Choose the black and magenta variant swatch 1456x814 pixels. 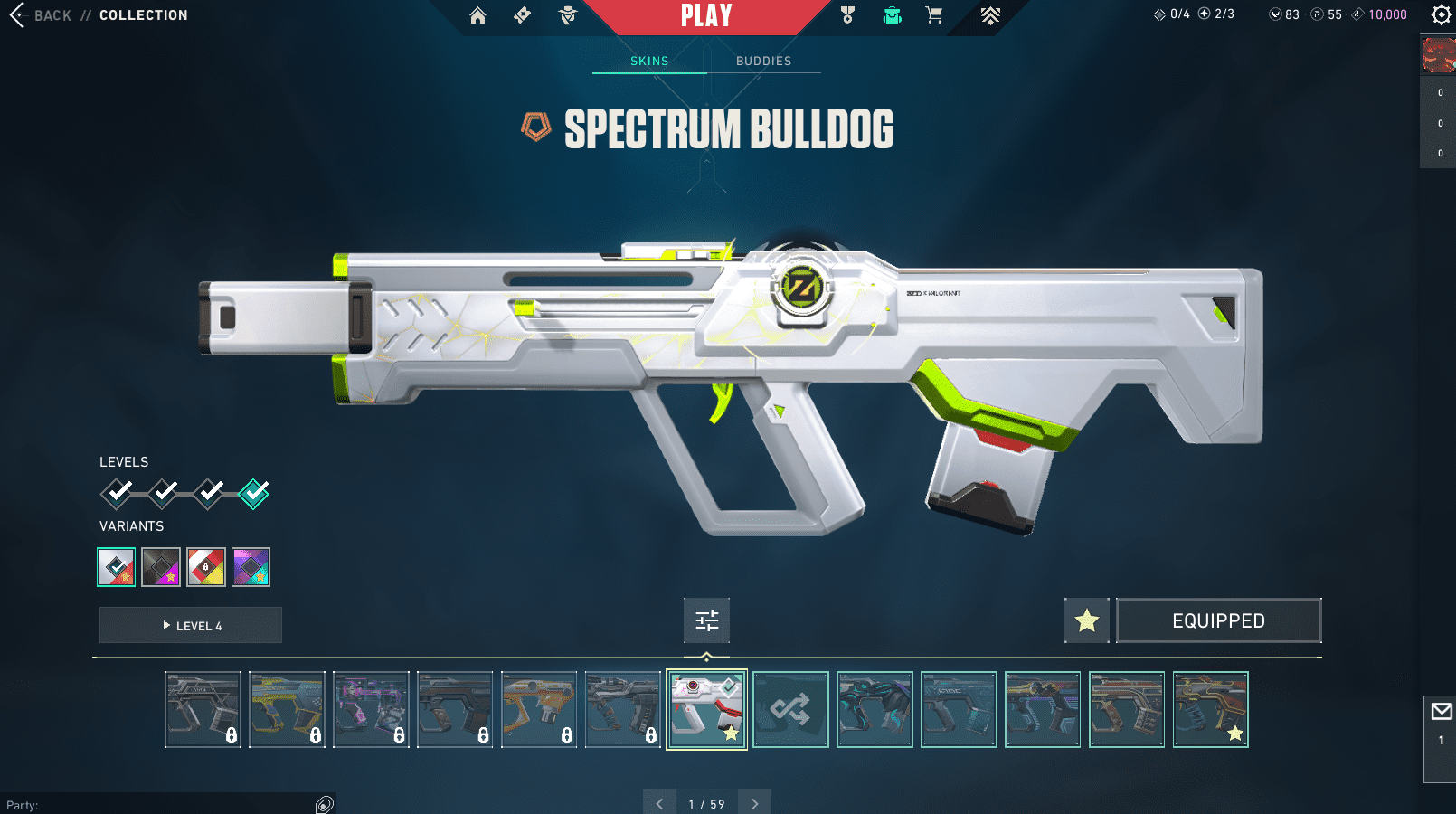(161, 567)
